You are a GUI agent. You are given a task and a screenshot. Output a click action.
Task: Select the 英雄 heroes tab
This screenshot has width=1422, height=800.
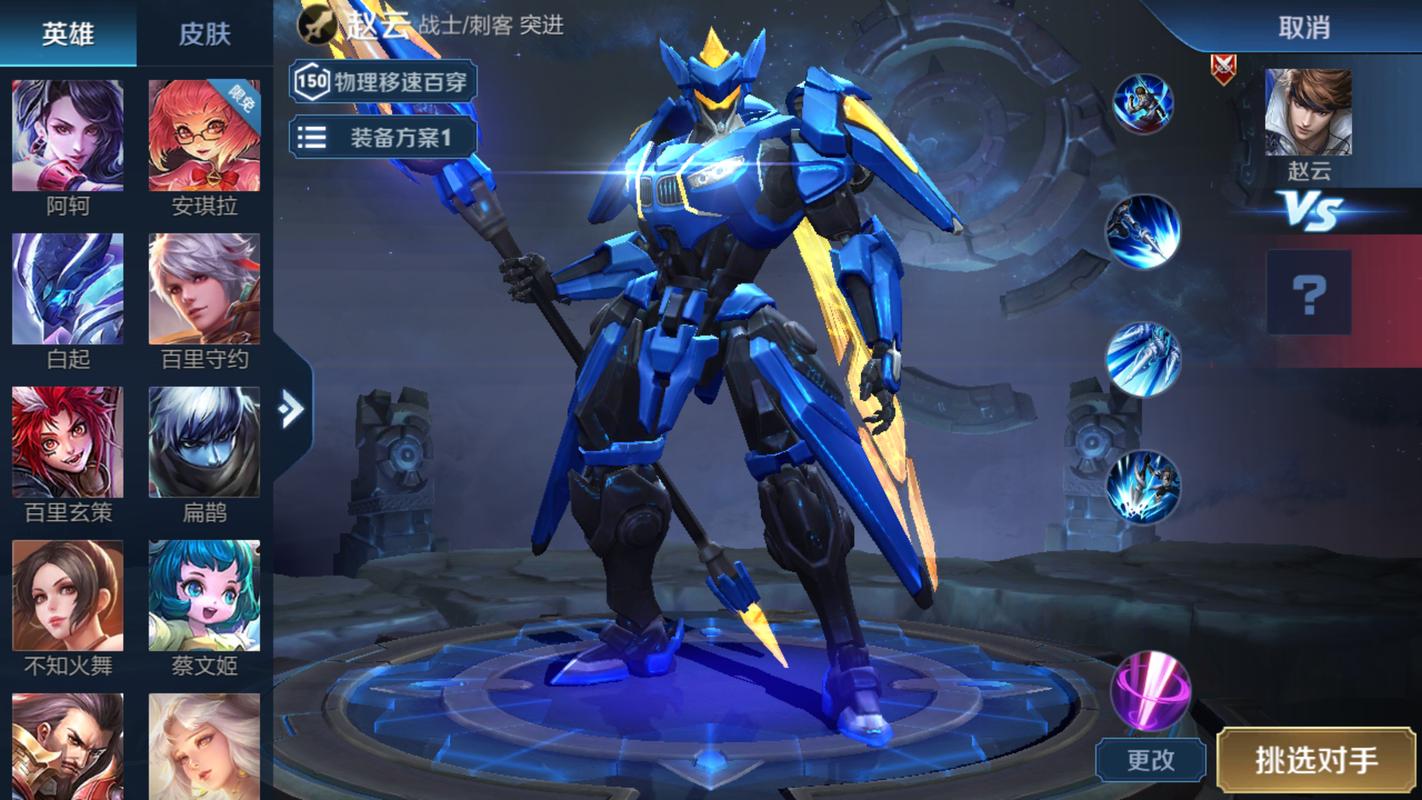click(x=67, y=31)
